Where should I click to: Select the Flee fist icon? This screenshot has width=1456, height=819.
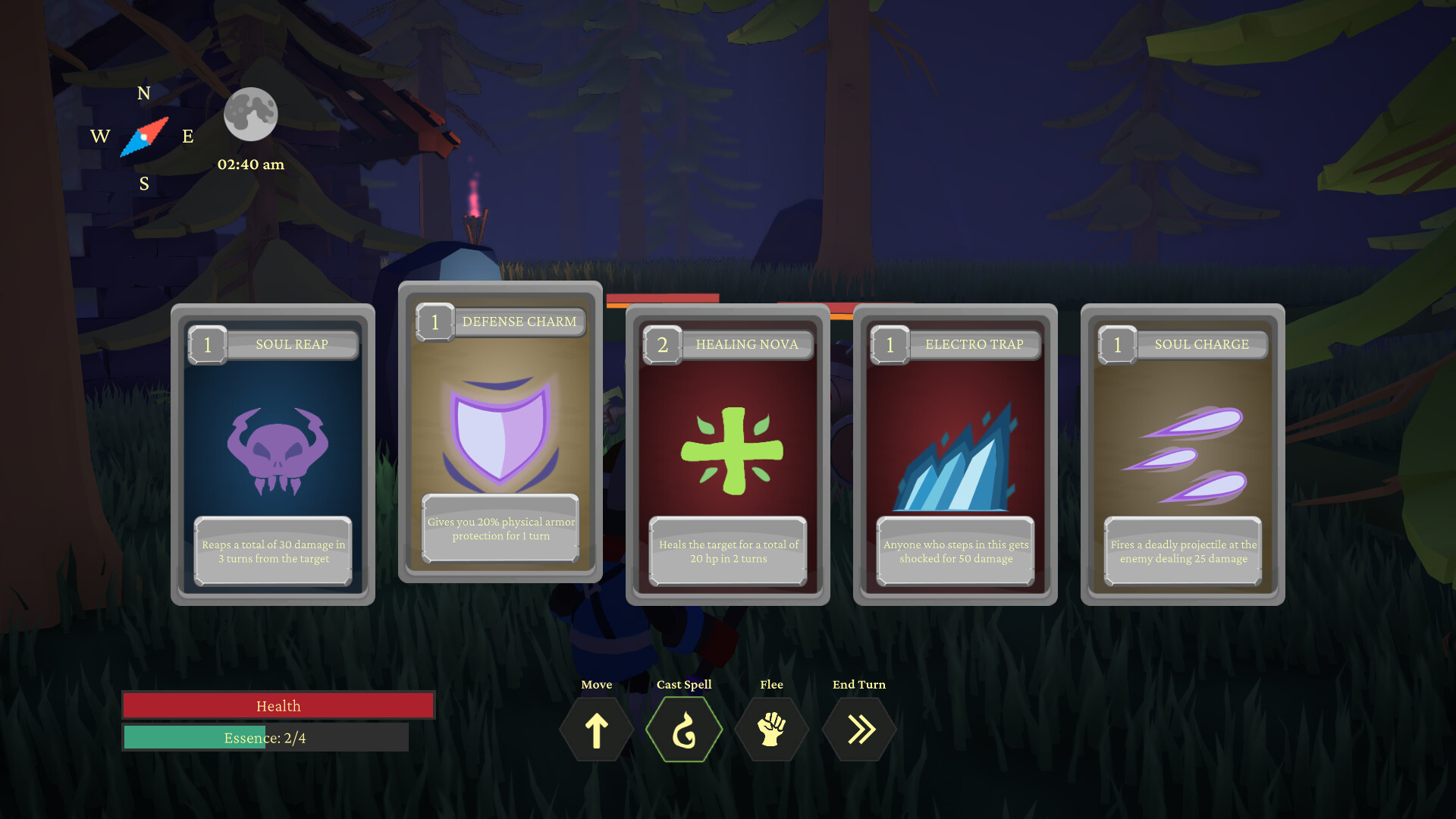771,729
